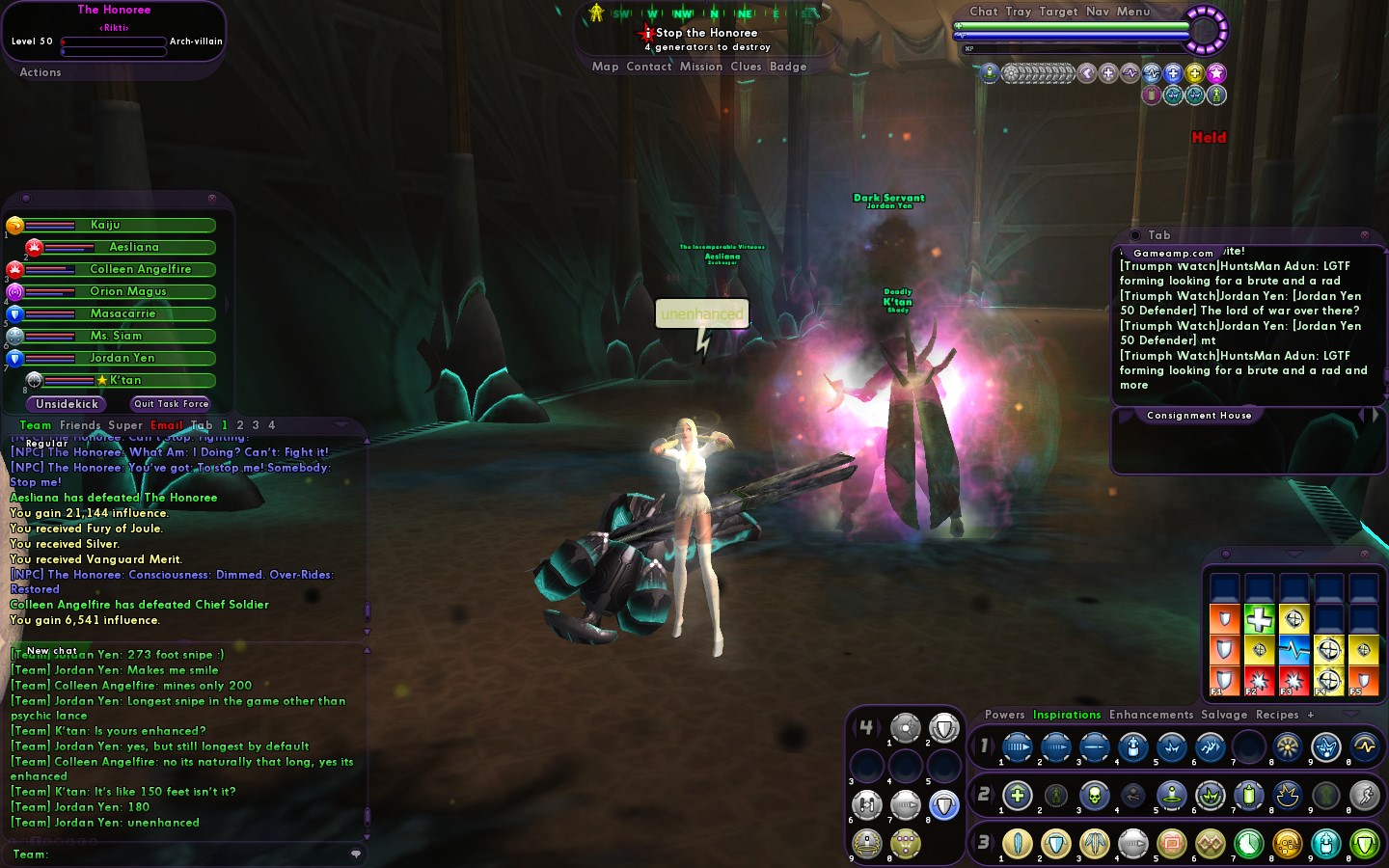Viewport: 1389px width, 868px height.
Task: Open the Recipes tab
Action: coord(1277,715)
